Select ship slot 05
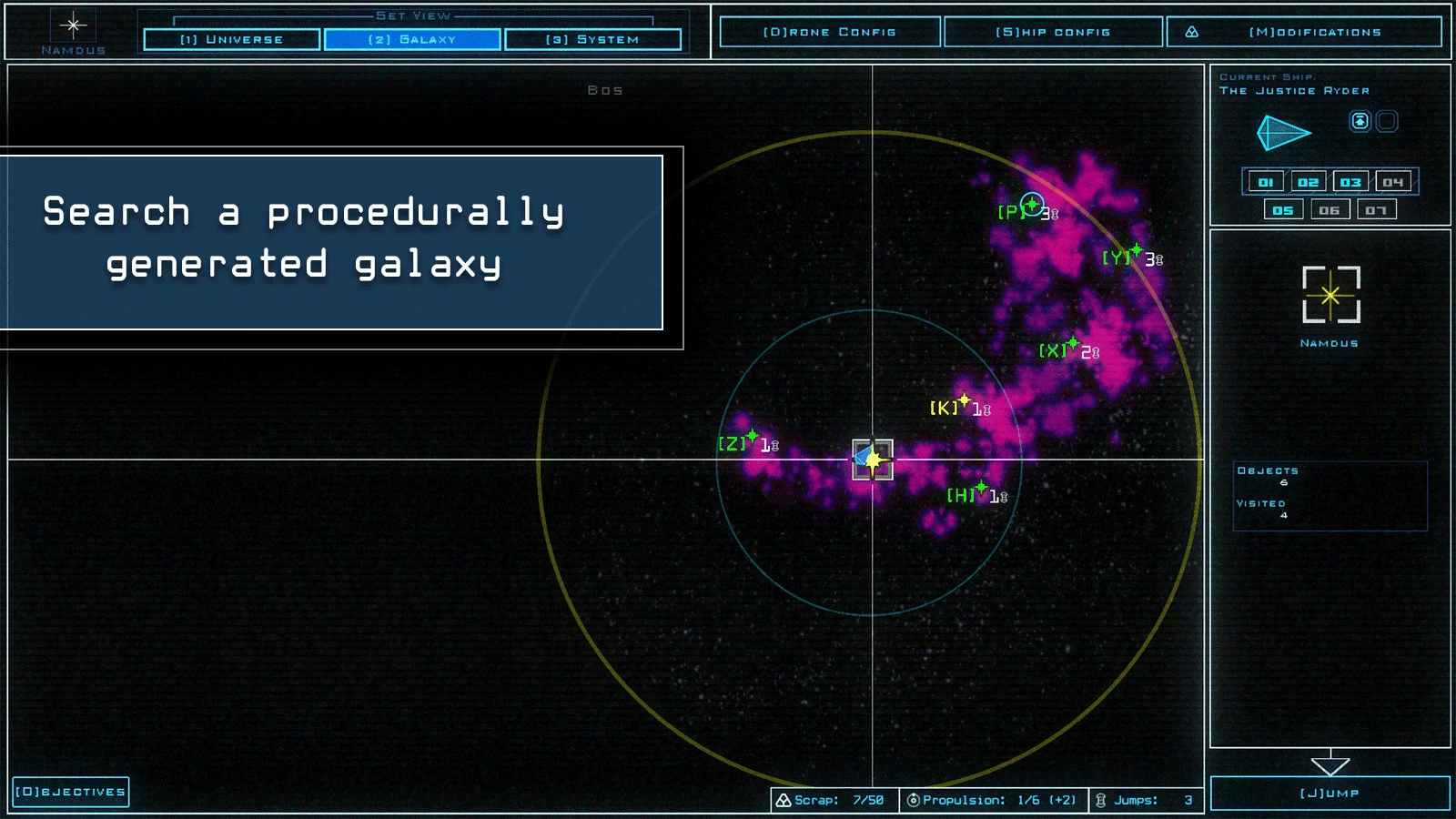Viewport: 1456px width, 819px height. click(x=1283, y=210)
